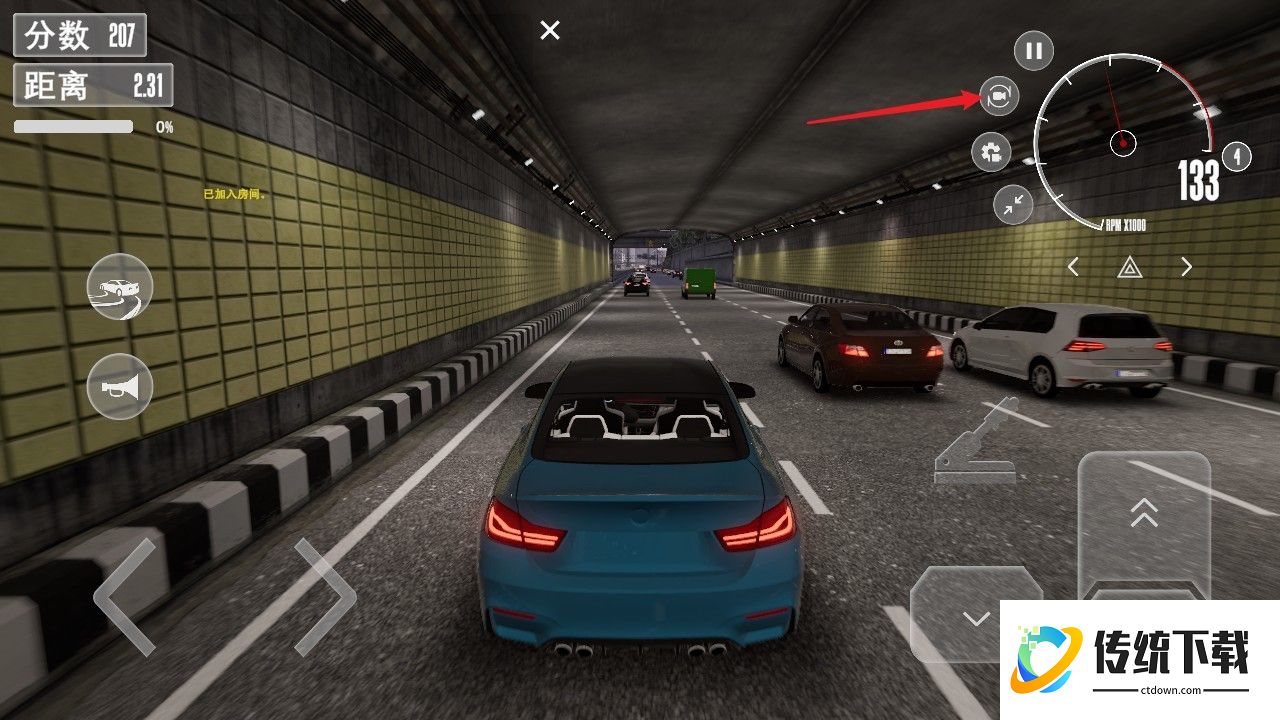Click the ctdown.com download logo
The image size is (1280, 720).
(1139, 659)
